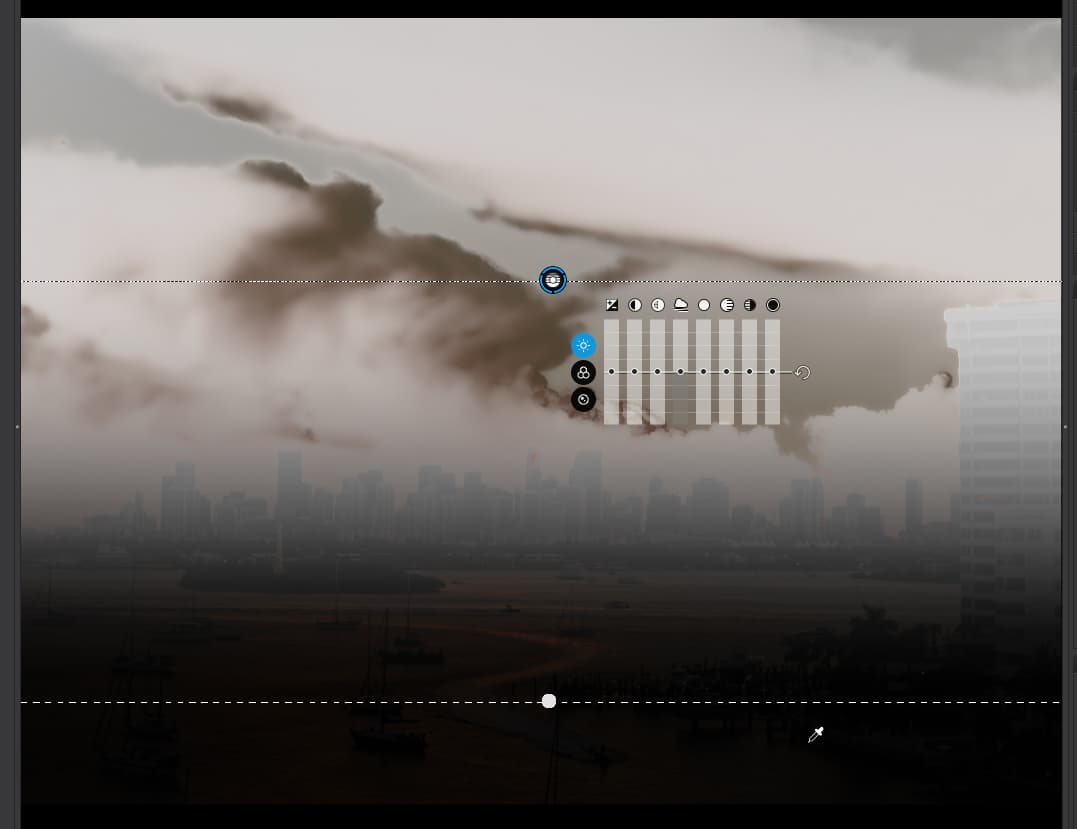This screenshot has width=1077, height=829.
Task: Click the exposure slider handle dot
Action: [612, 372]
